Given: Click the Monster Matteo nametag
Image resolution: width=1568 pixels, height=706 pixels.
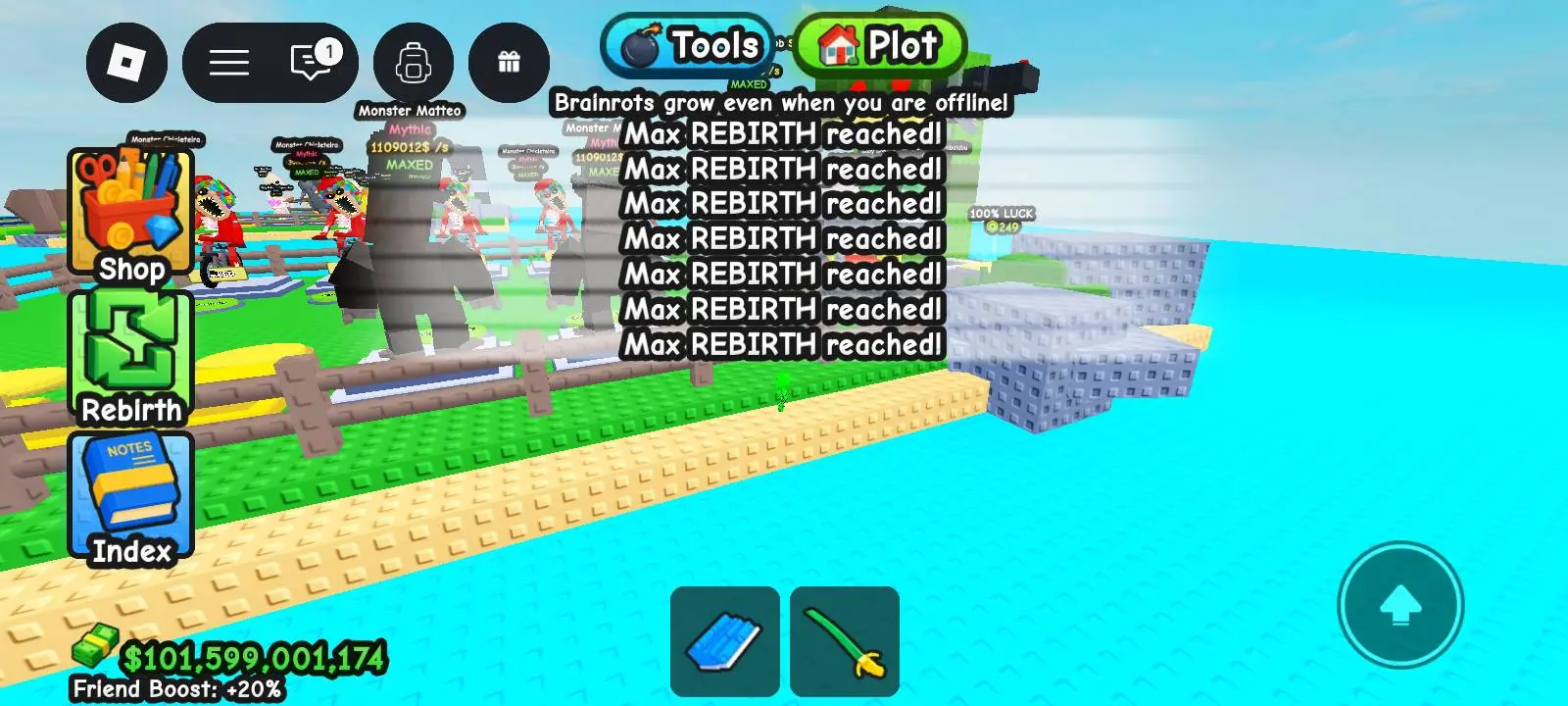Looking at the screenshot, I should pos(410,111).
